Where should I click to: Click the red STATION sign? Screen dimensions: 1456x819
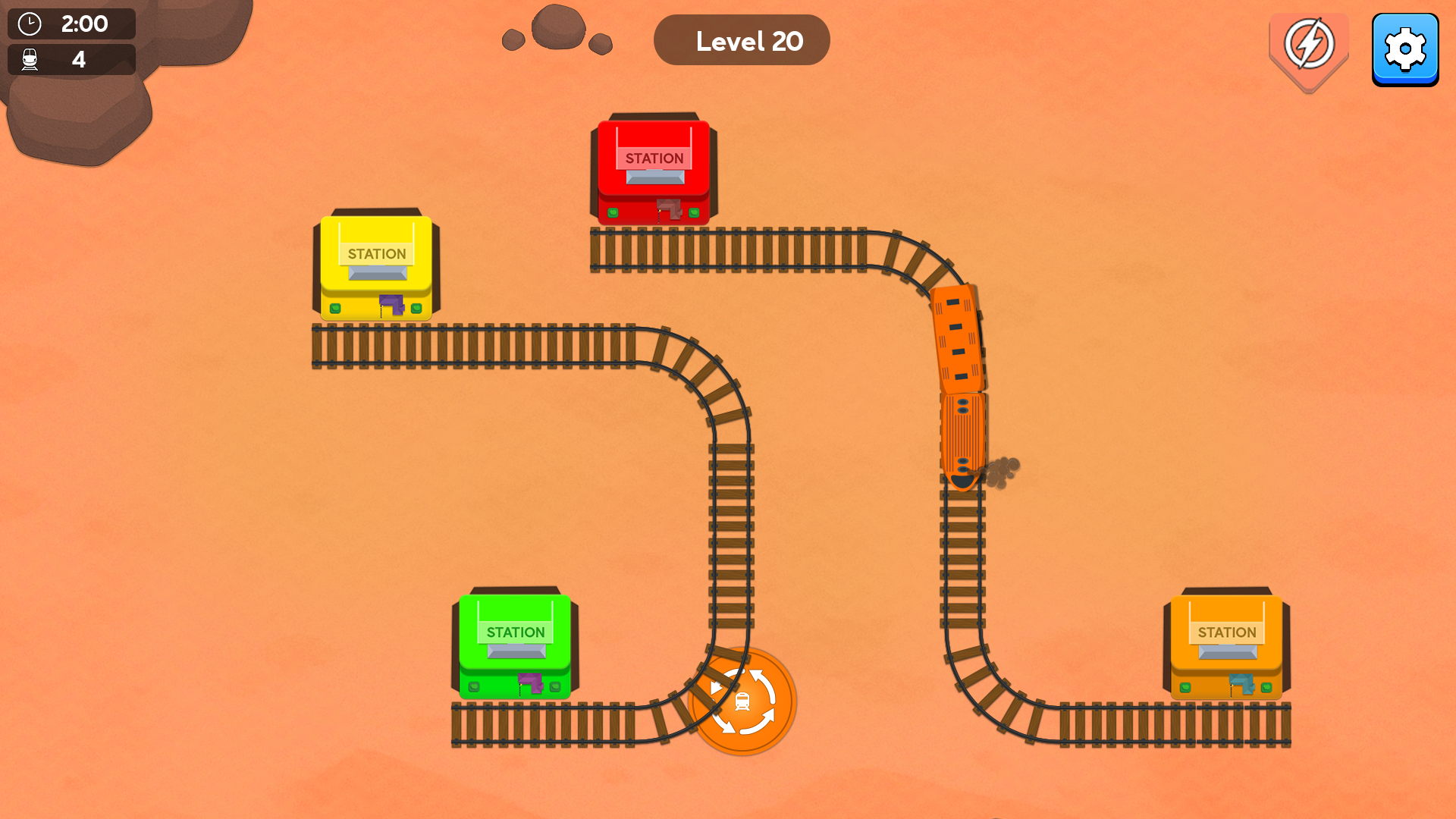(x=654, y=158)
